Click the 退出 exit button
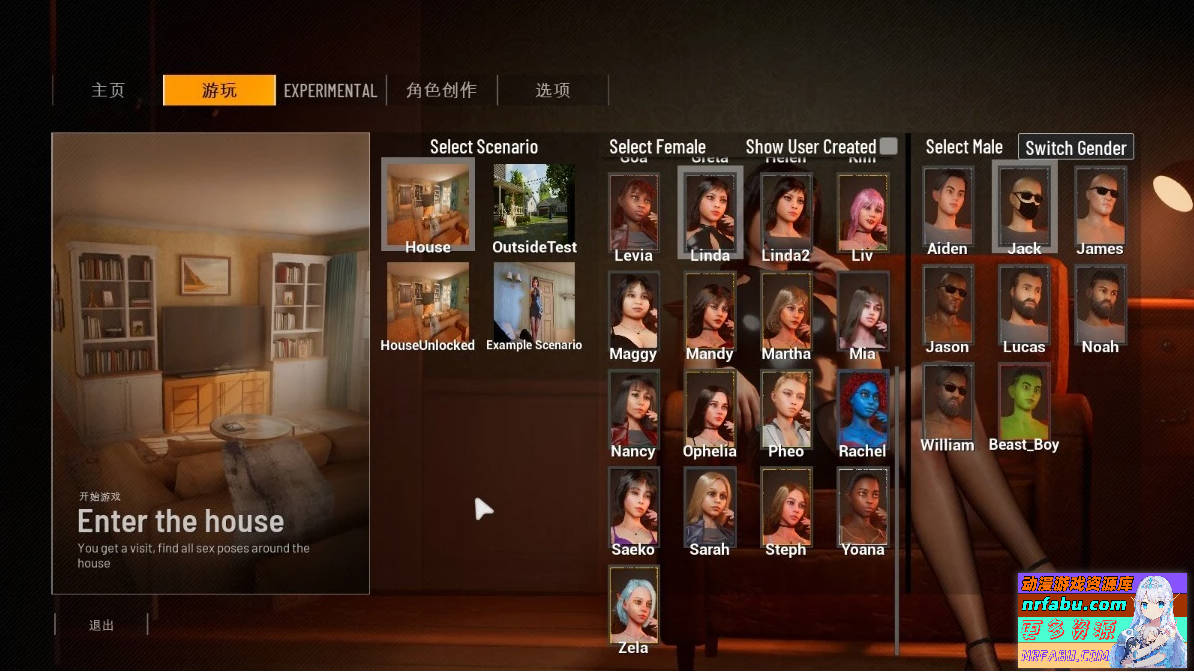The image size is (1194, 672). point(101,625)
